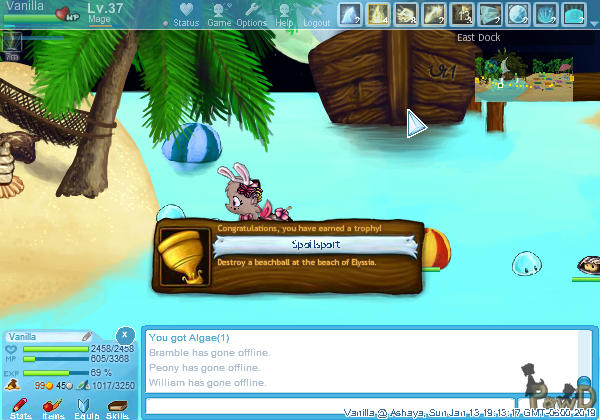Close the Vanilla character panel
Image resolution: width=600 pixels, height=420 pixels.
124,335
